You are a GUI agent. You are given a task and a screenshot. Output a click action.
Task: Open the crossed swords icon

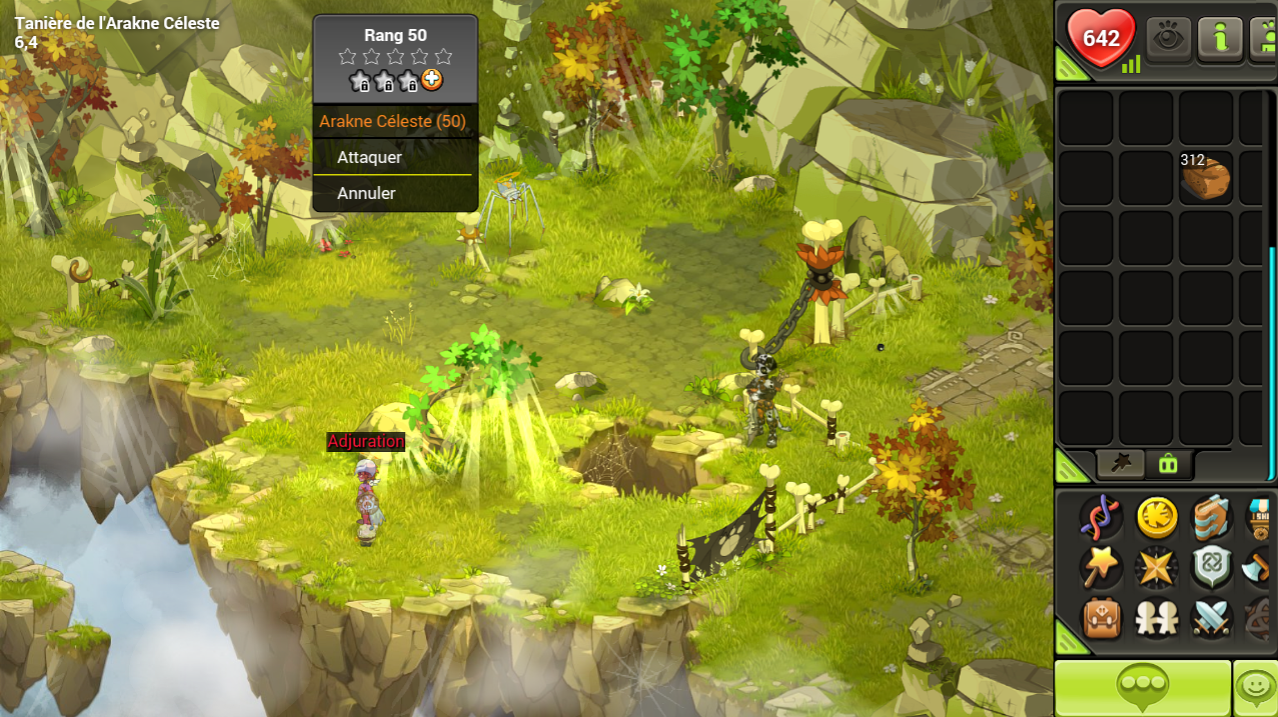[1210, 619]
